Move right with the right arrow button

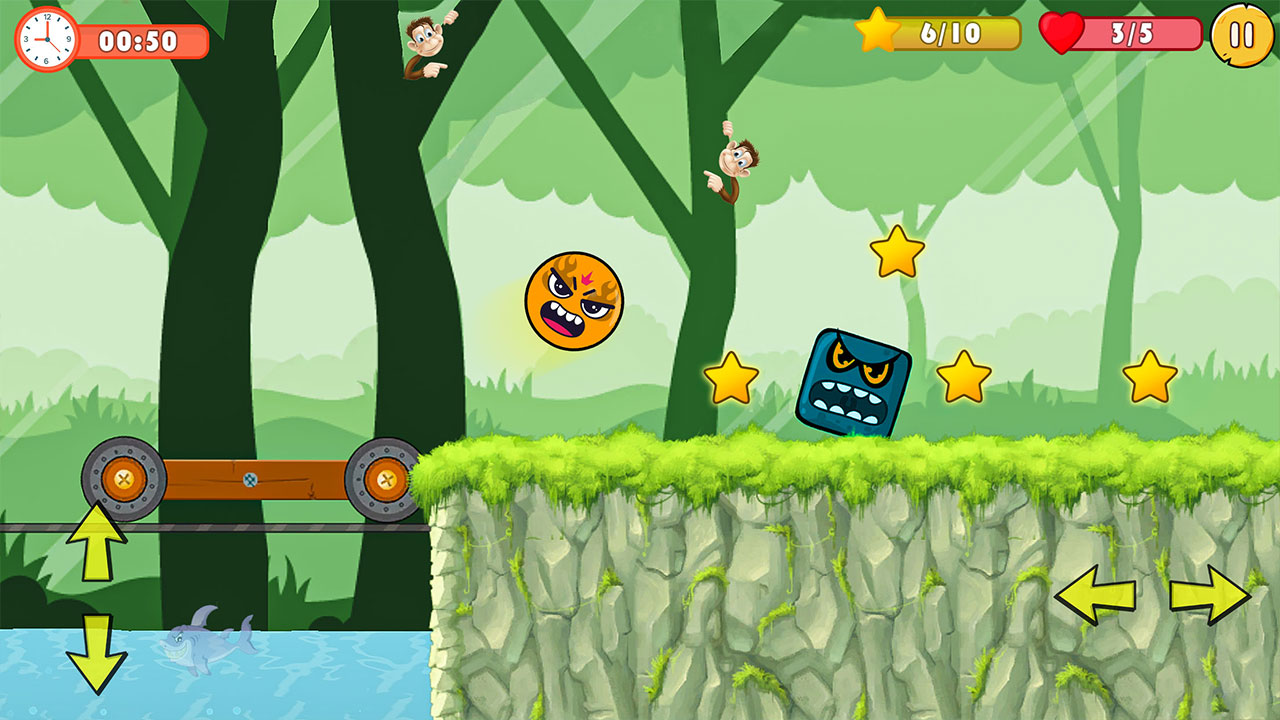[1210, 595]
